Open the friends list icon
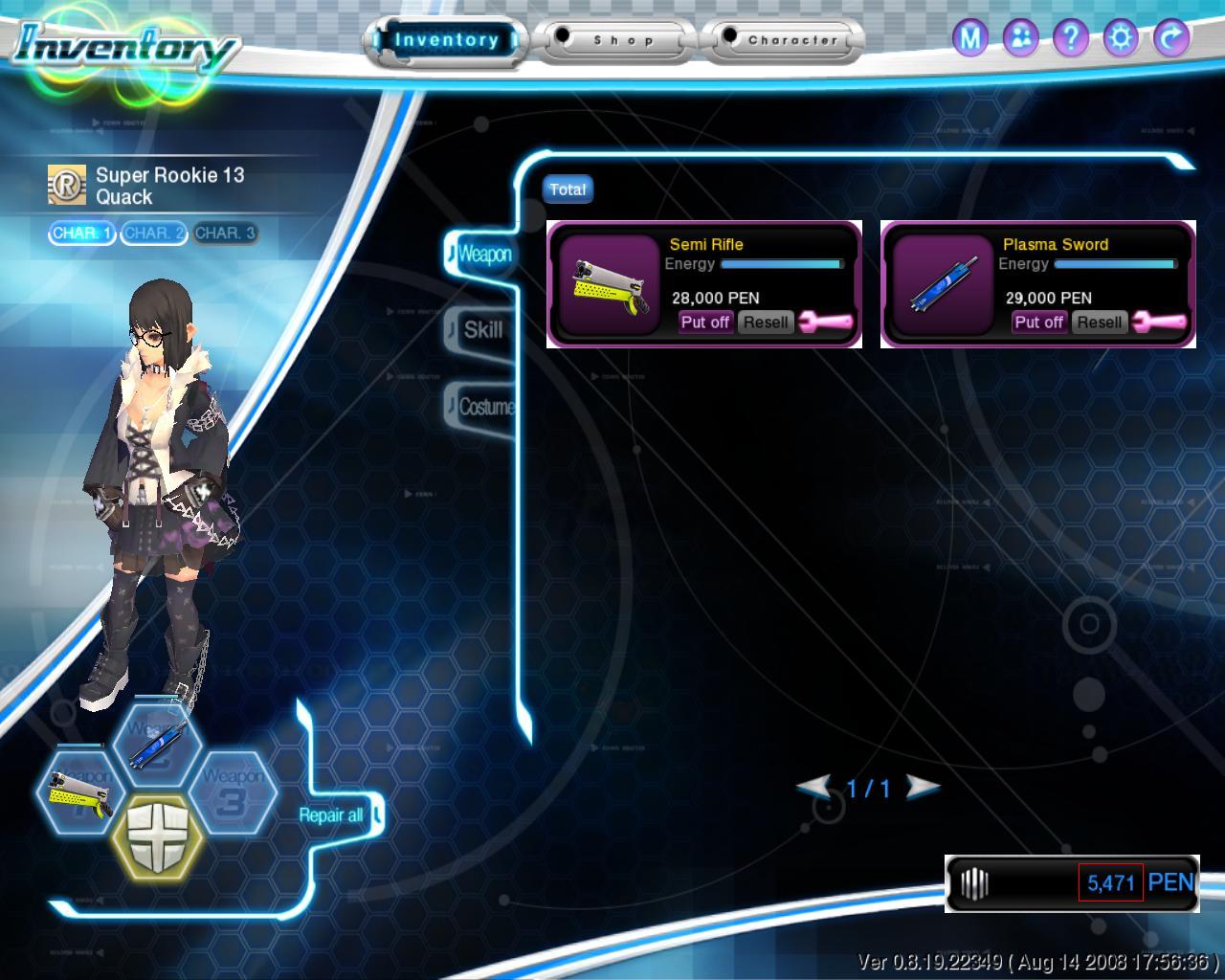 pos(1021,38)
